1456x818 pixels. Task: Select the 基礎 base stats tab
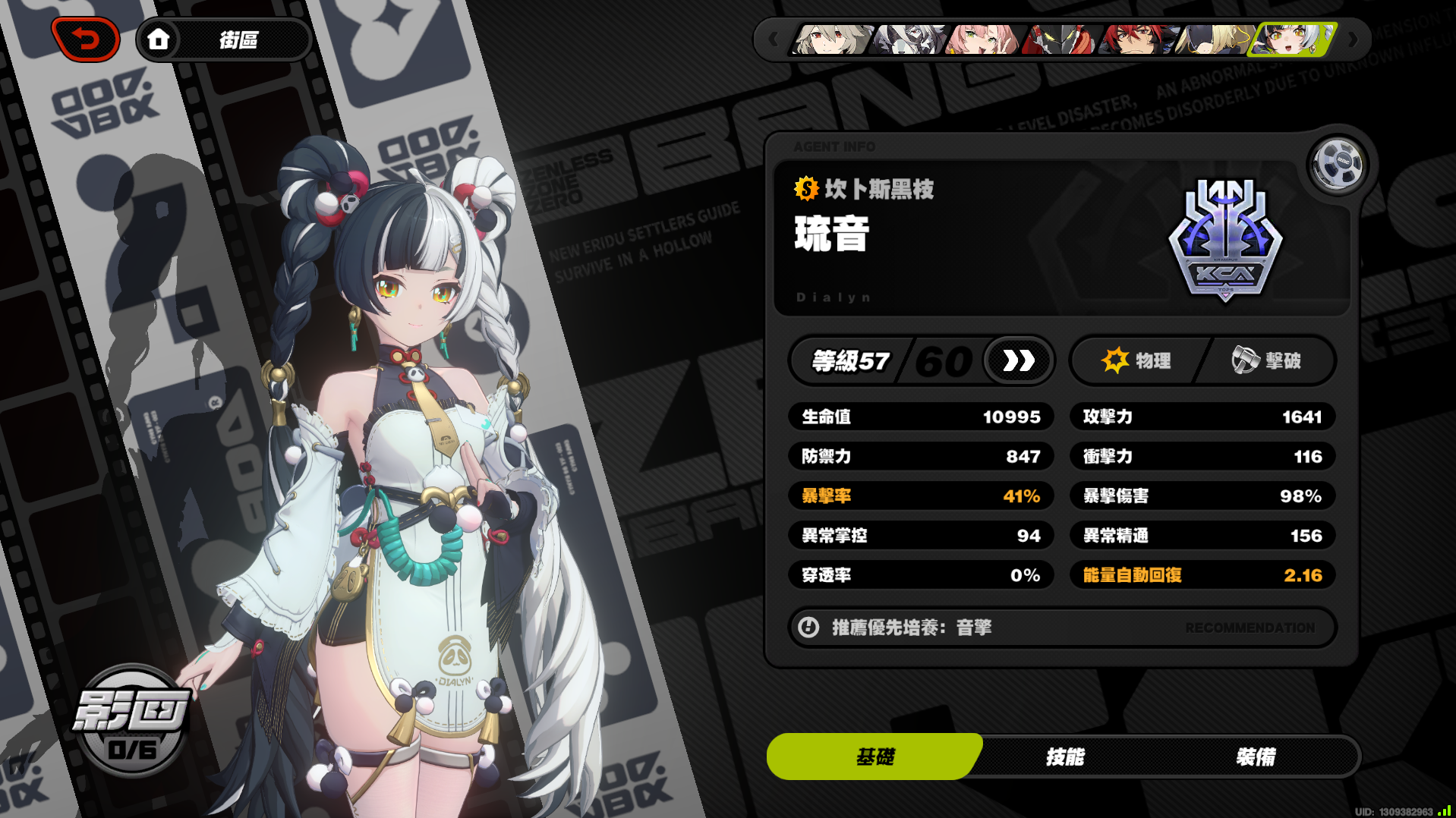[875, 757]
